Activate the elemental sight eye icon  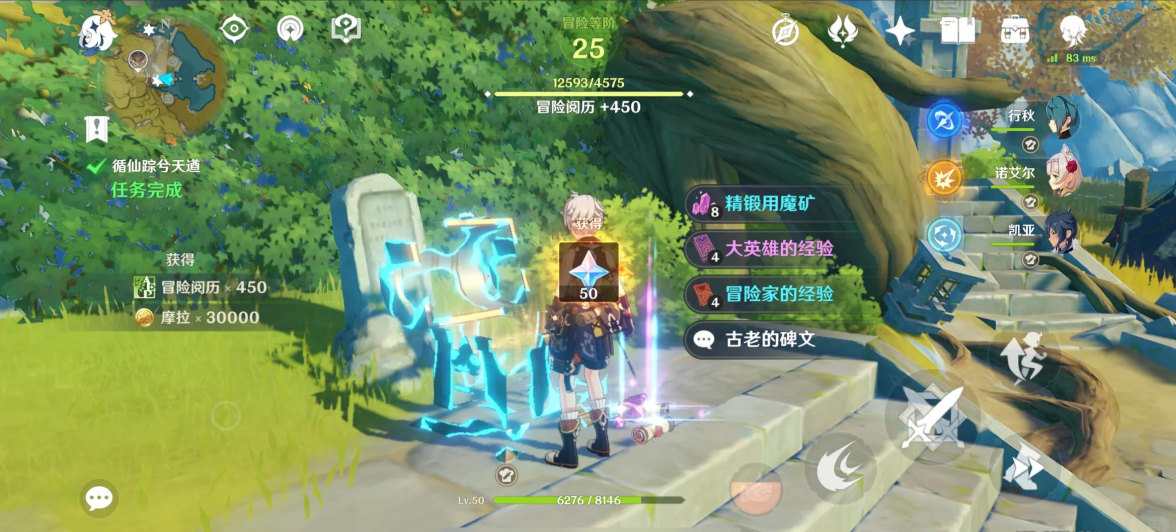click(234, 29)
